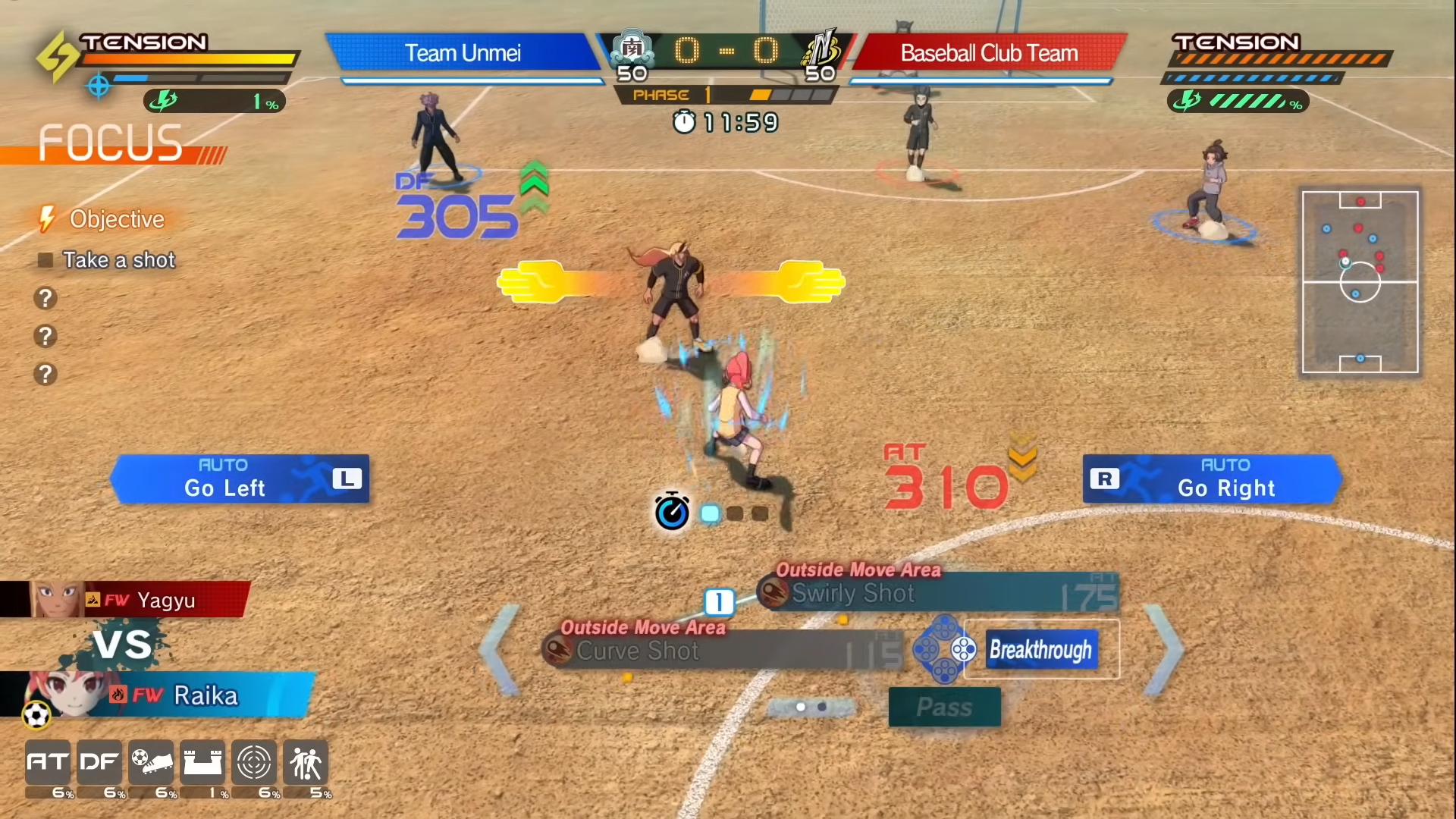Select the Pass command
1456x819 pixels.
(944, 707)
